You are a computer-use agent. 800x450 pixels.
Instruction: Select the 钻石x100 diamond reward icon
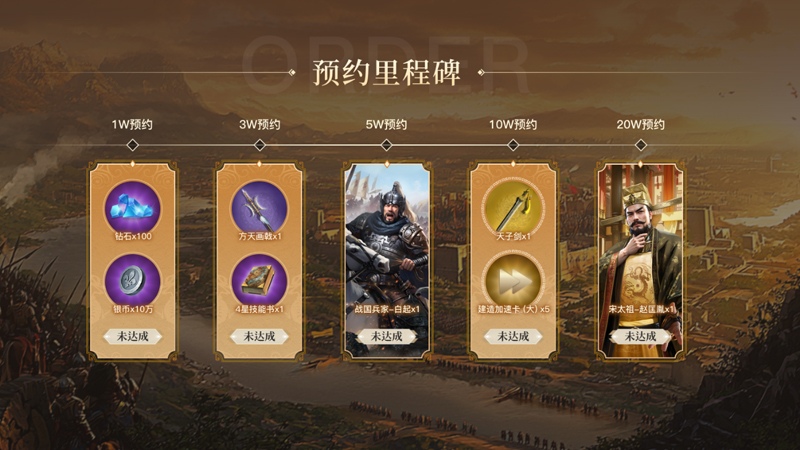(132, 207)
